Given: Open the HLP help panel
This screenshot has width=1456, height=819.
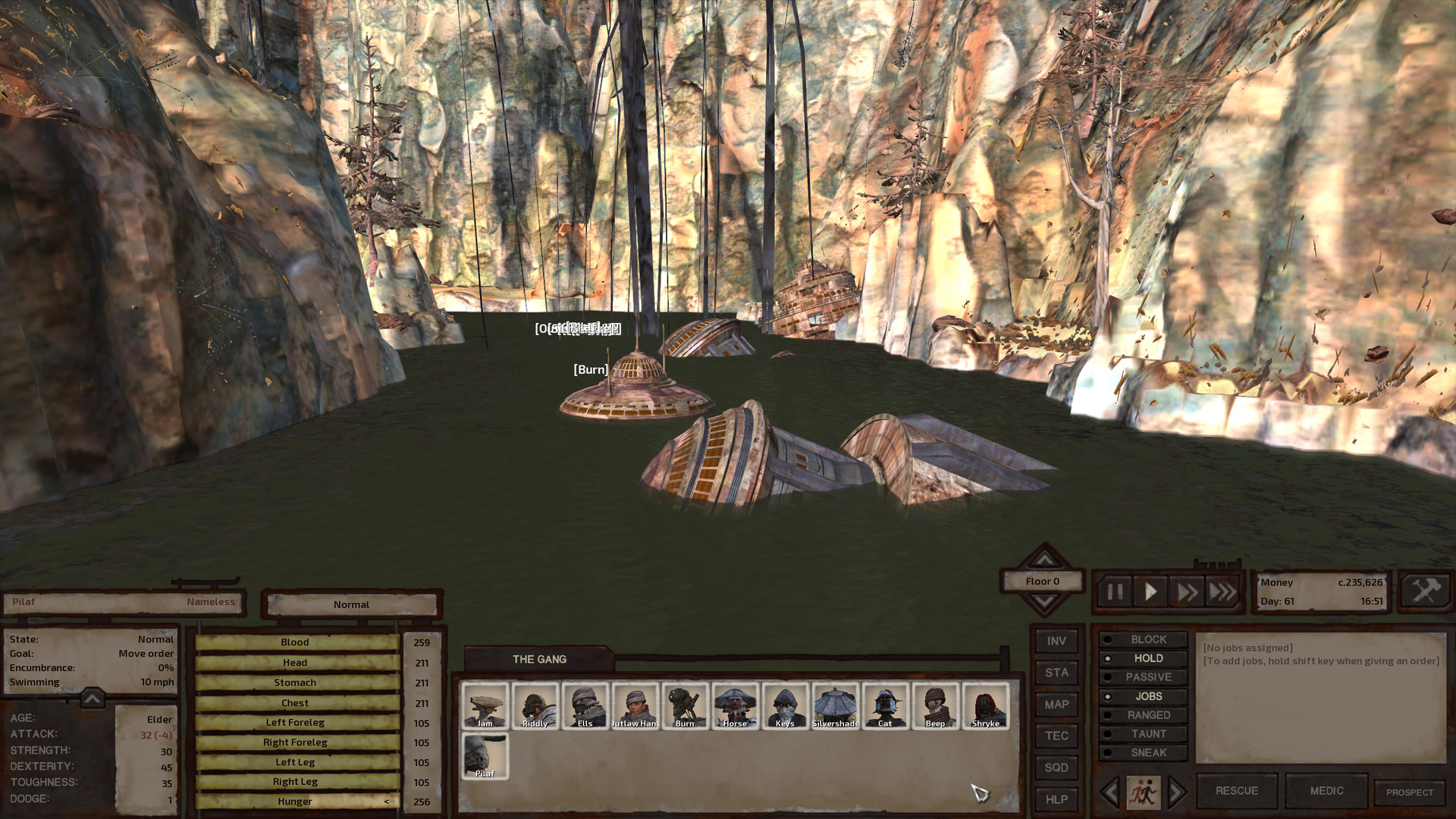Looking at the screenshot, I should click(1056, 799).
